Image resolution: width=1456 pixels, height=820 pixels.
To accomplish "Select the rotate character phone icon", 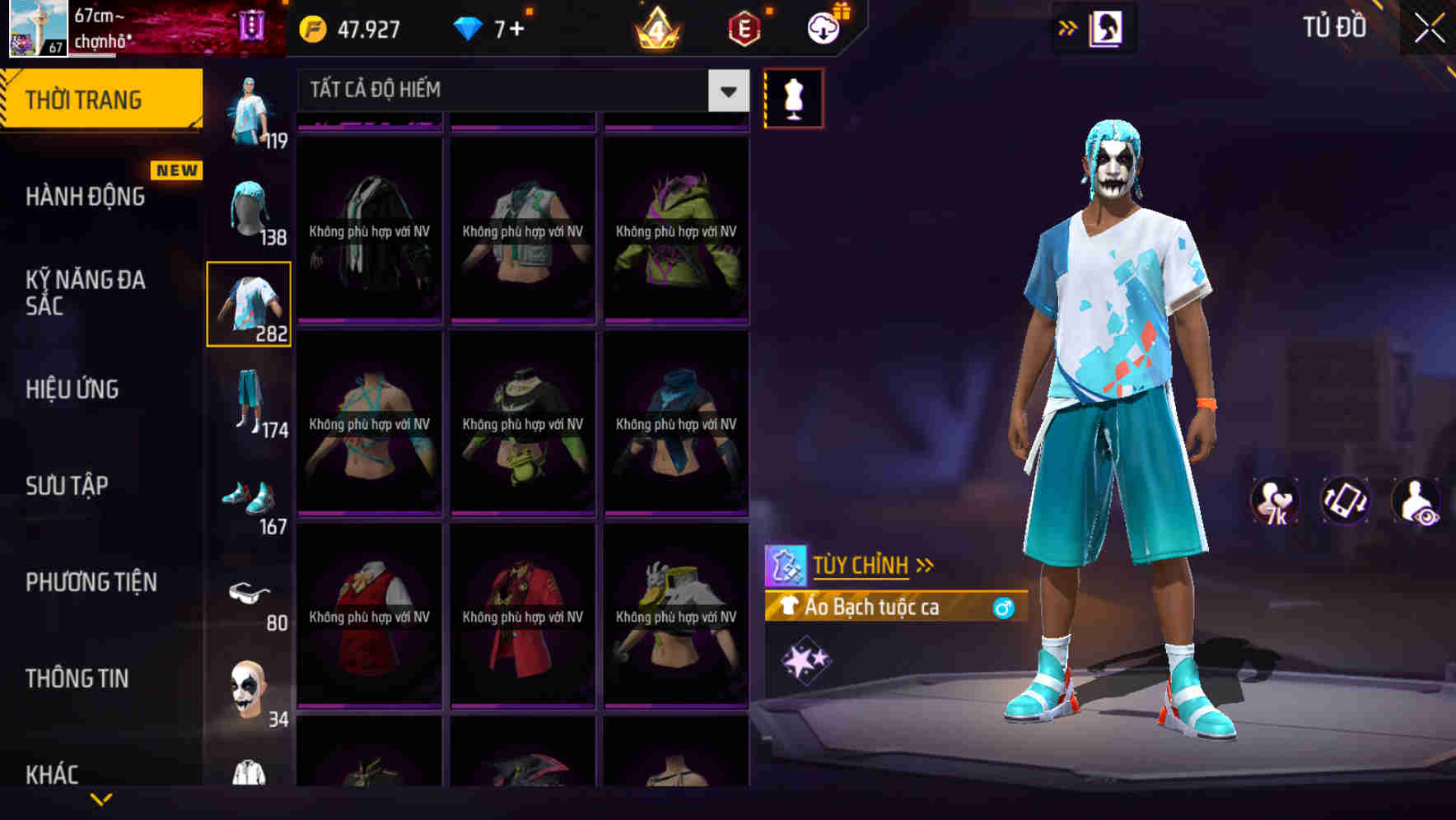I will (1346, 501).
